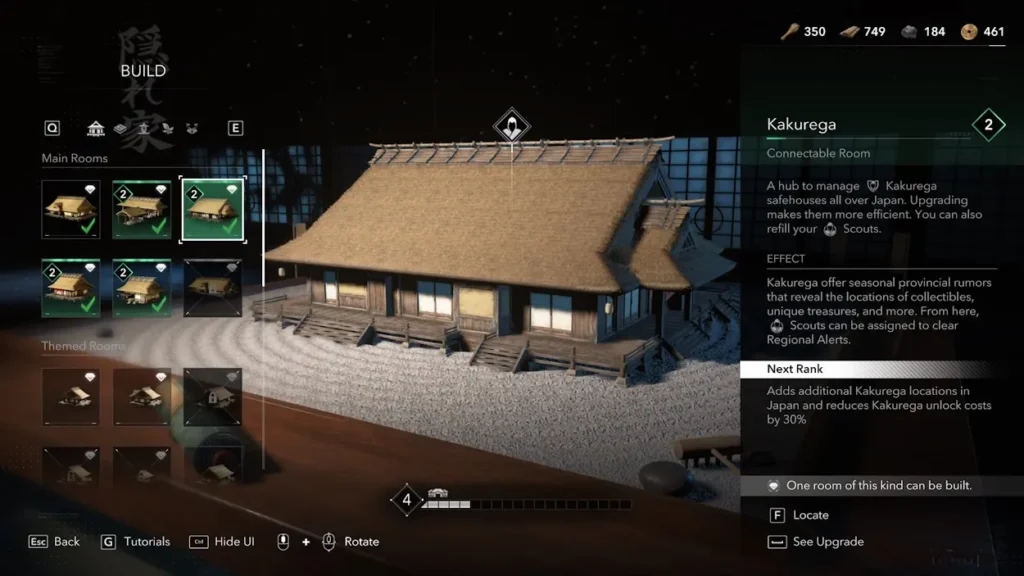The width and height of the screenshot is (1024, 576).
Task: Select the darkened unbuilt Main Rooms tile
Action: pyautogui.click(x=212, y=288)
